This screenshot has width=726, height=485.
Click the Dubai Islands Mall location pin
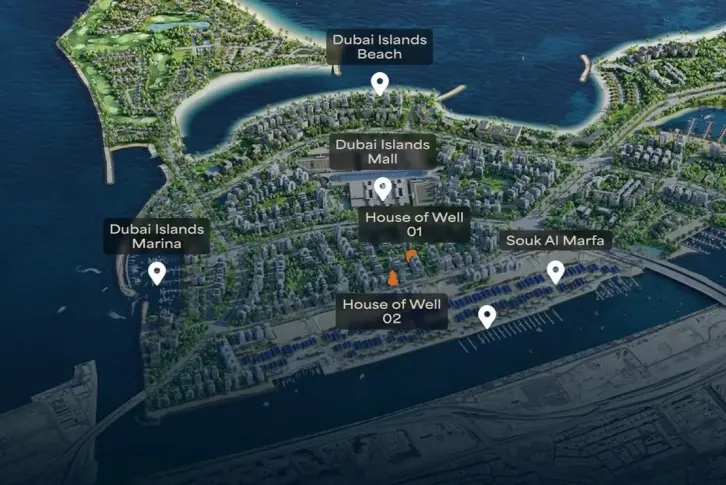382,187
